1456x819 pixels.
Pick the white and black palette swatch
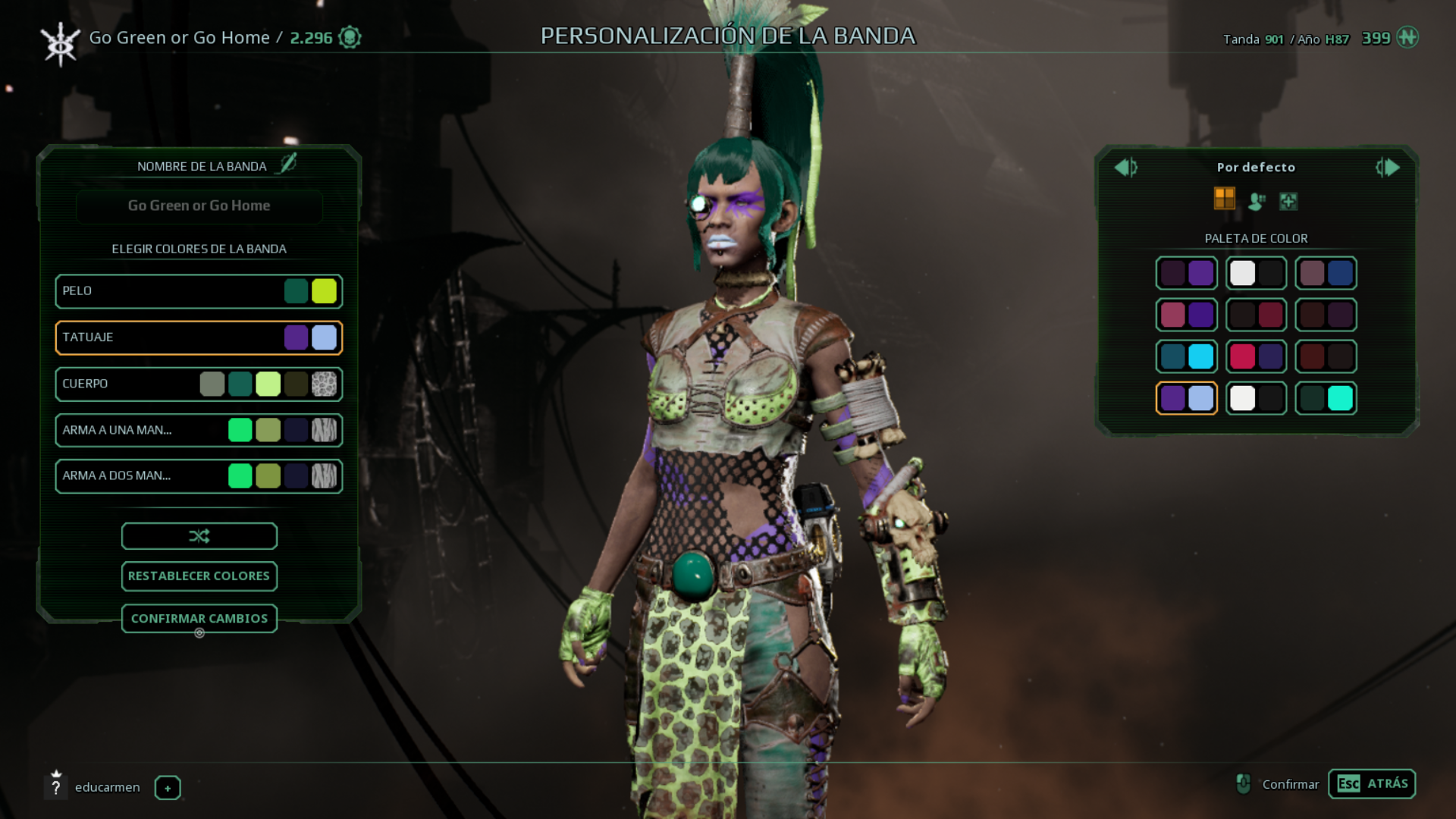1256,273
